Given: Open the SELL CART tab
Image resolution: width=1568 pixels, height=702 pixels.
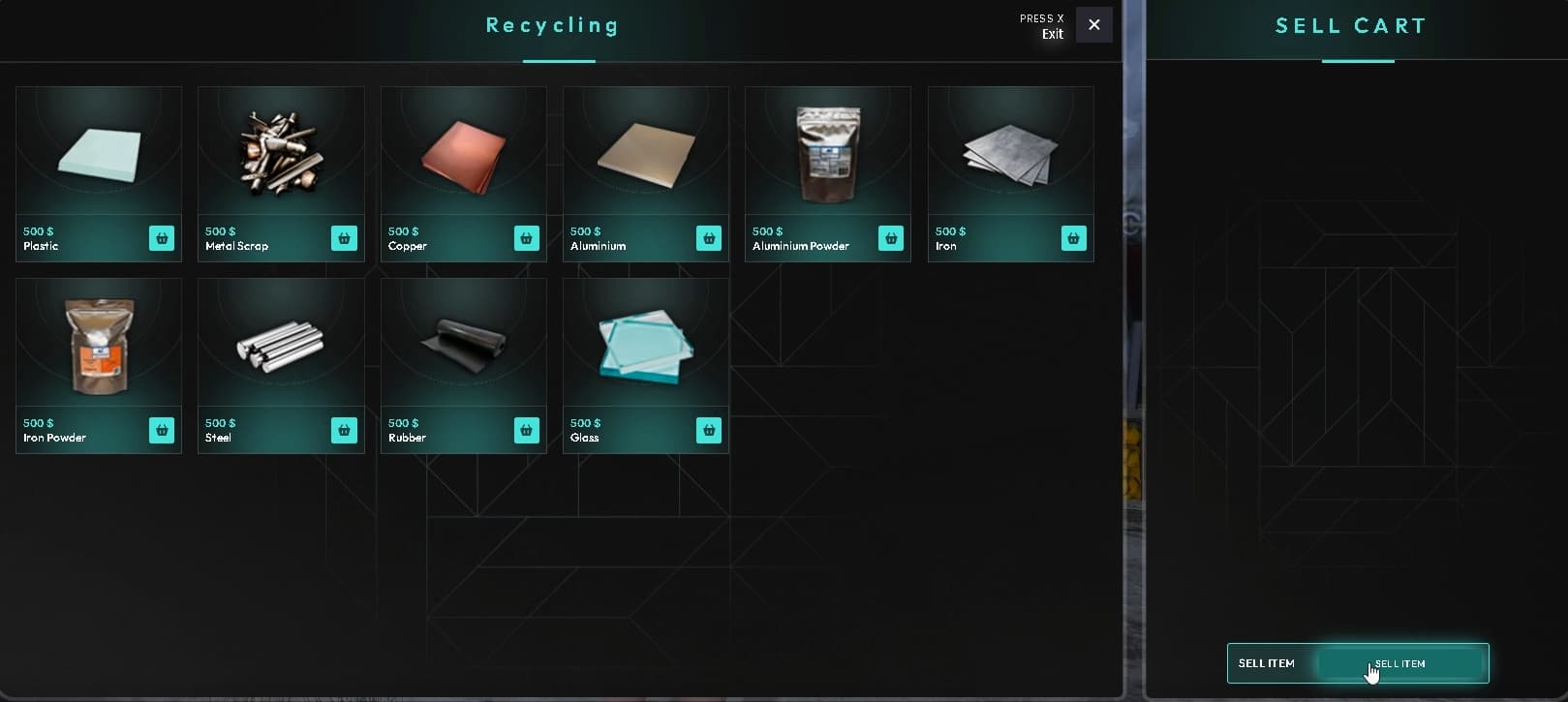Looking at the screenshot, I should (x=1351, y=25).
